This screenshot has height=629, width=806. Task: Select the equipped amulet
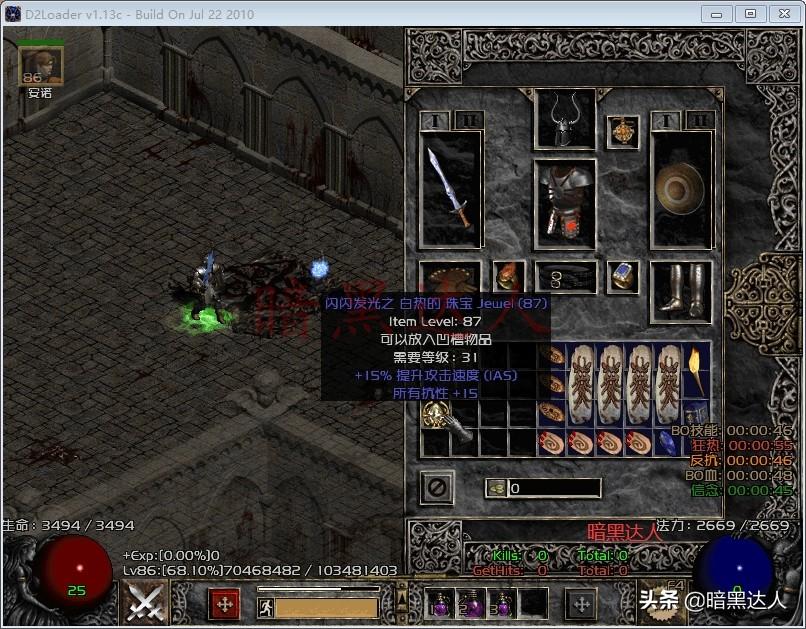click(623, 132)
